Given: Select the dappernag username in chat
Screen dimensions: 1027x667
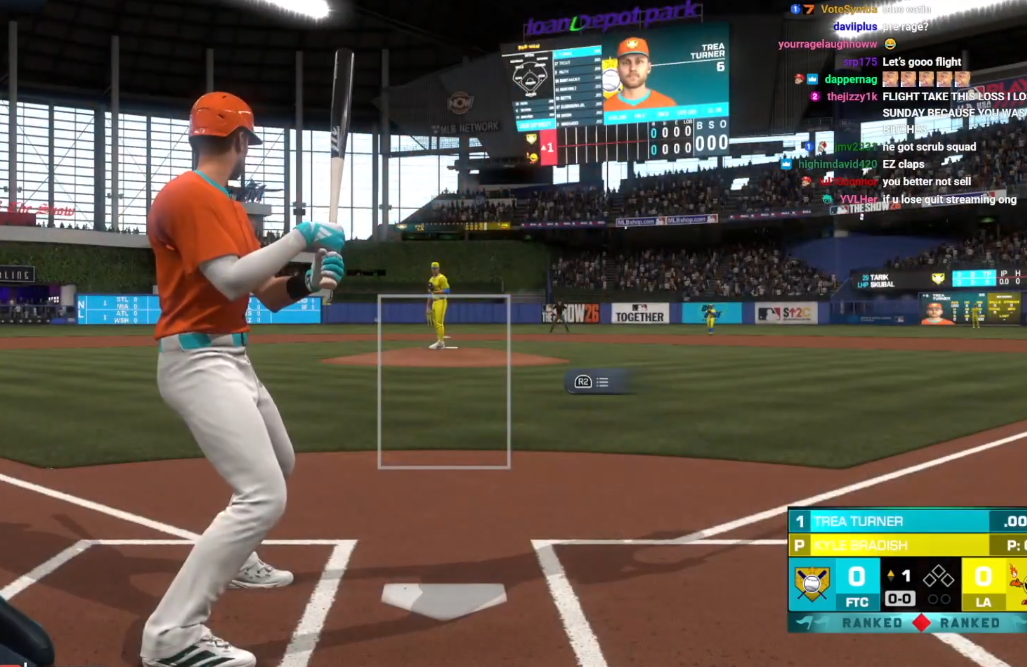Looking at the screenshot, I should (x=849, y=79).
